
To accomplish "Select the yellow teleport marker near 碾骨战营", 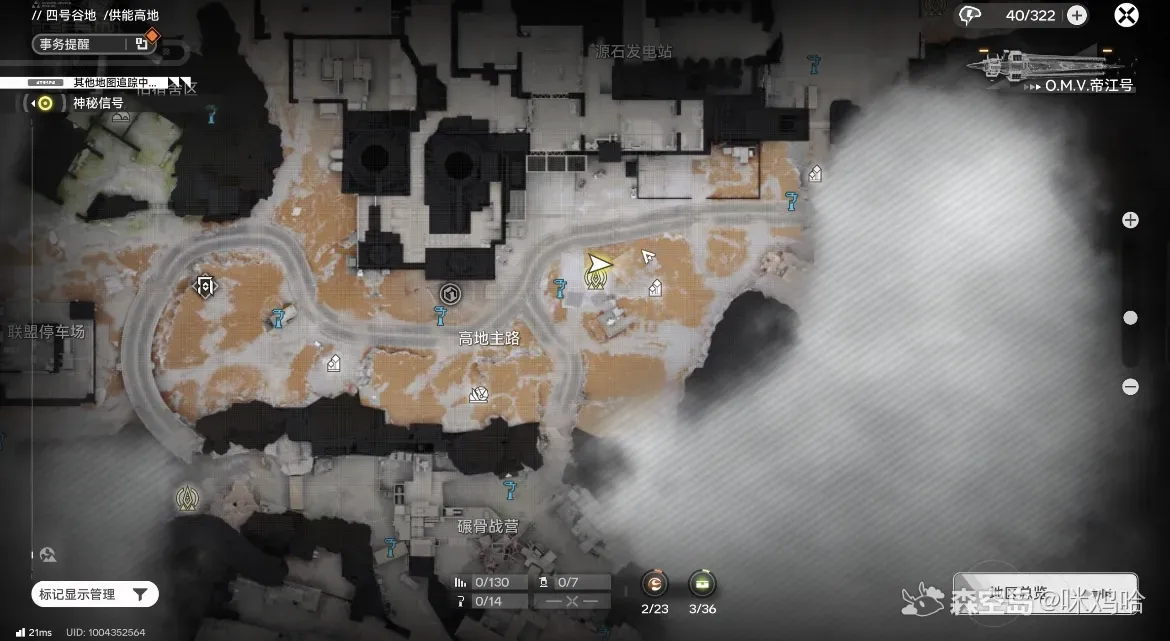I will point(186,498).
